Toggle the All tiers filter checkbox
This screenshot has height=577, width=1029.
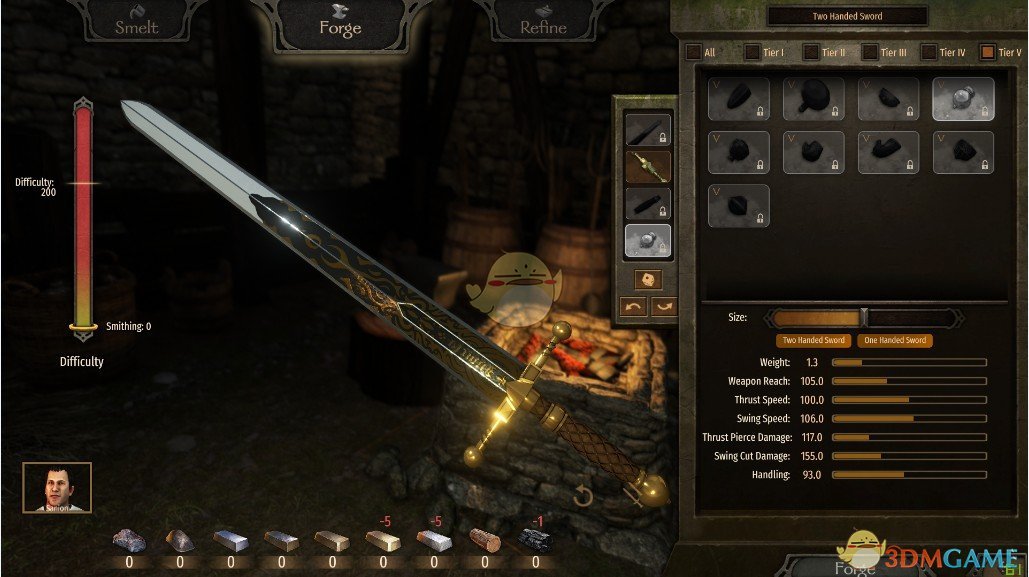[692, 52]
